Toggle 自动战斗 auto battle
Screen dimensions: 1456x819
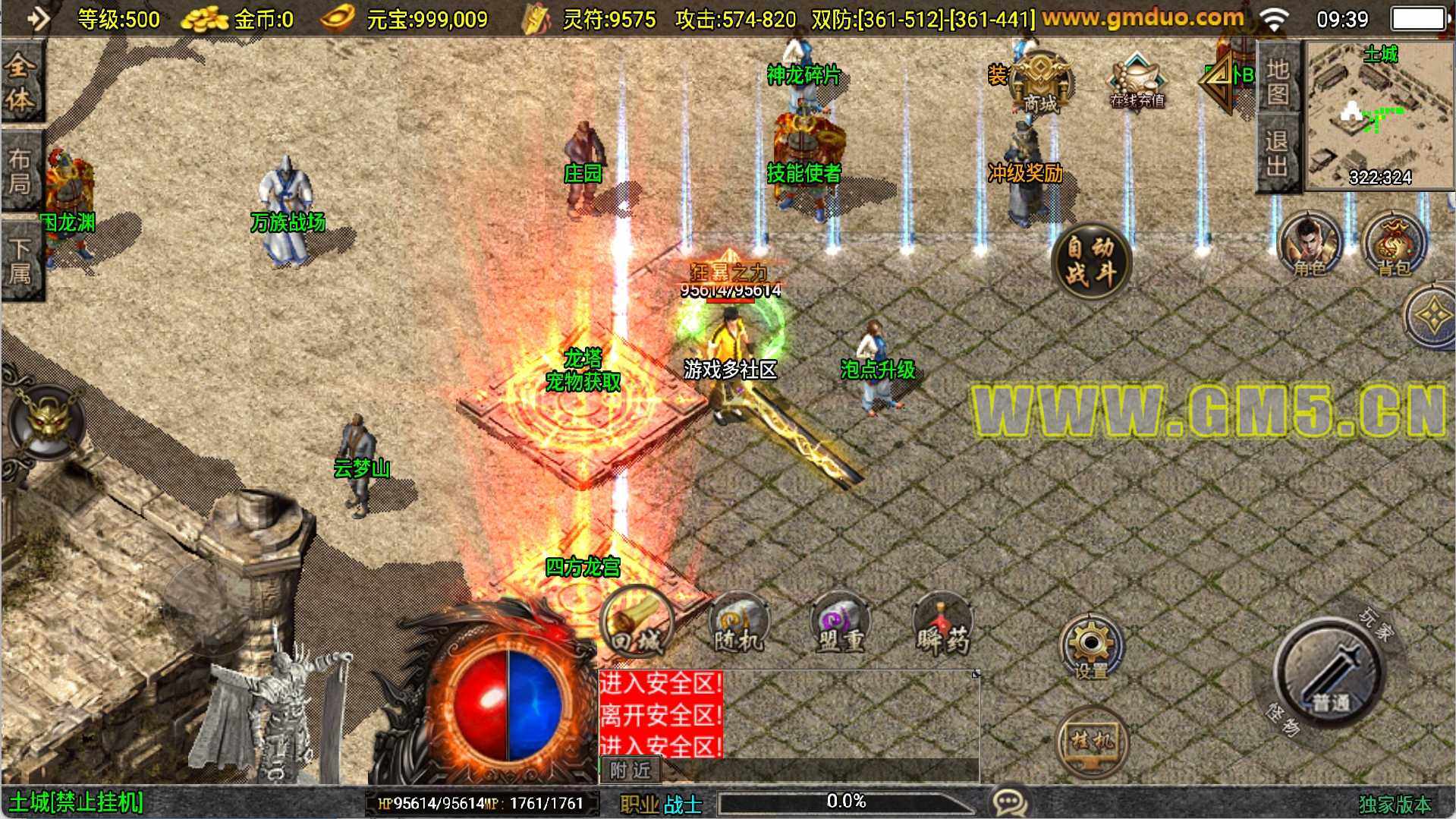[1091, 260]
